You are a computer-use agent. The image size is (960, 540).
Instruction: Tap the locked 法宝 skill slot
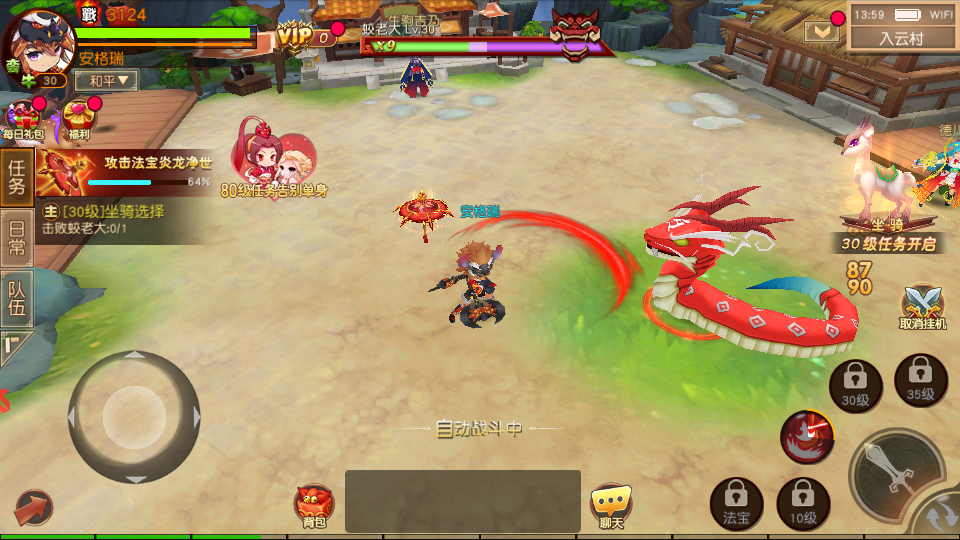click(x=736, y=502)
